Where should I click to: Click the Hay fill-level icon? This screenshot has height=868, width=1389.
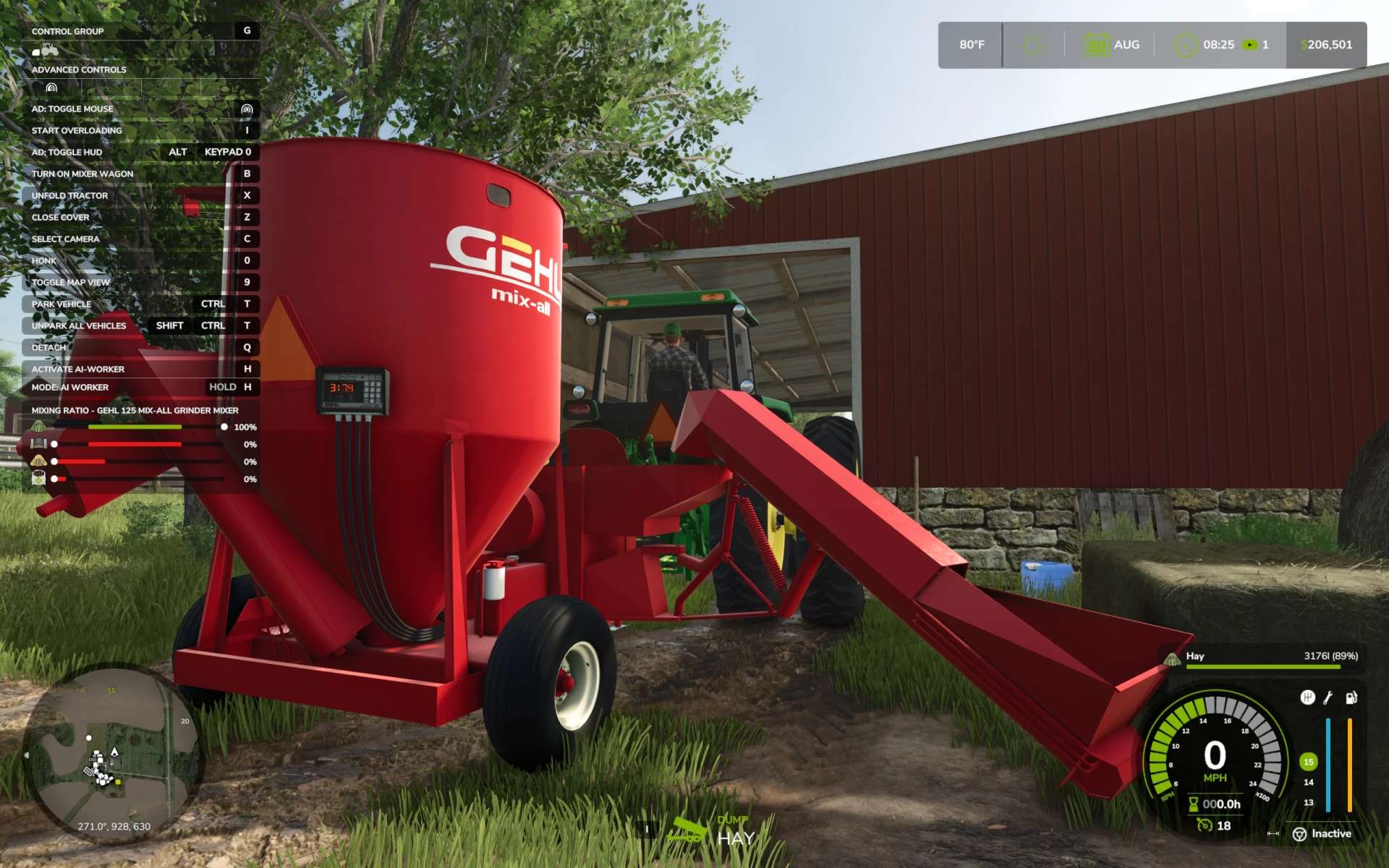tap(1172, 658)
